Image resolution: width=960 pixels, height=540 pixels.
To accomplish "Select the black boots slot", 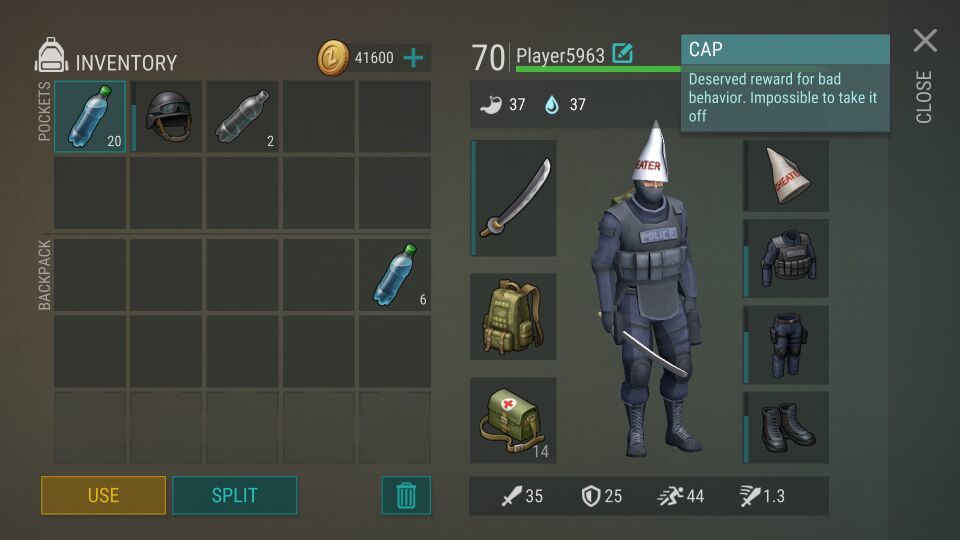I will 787,427.
